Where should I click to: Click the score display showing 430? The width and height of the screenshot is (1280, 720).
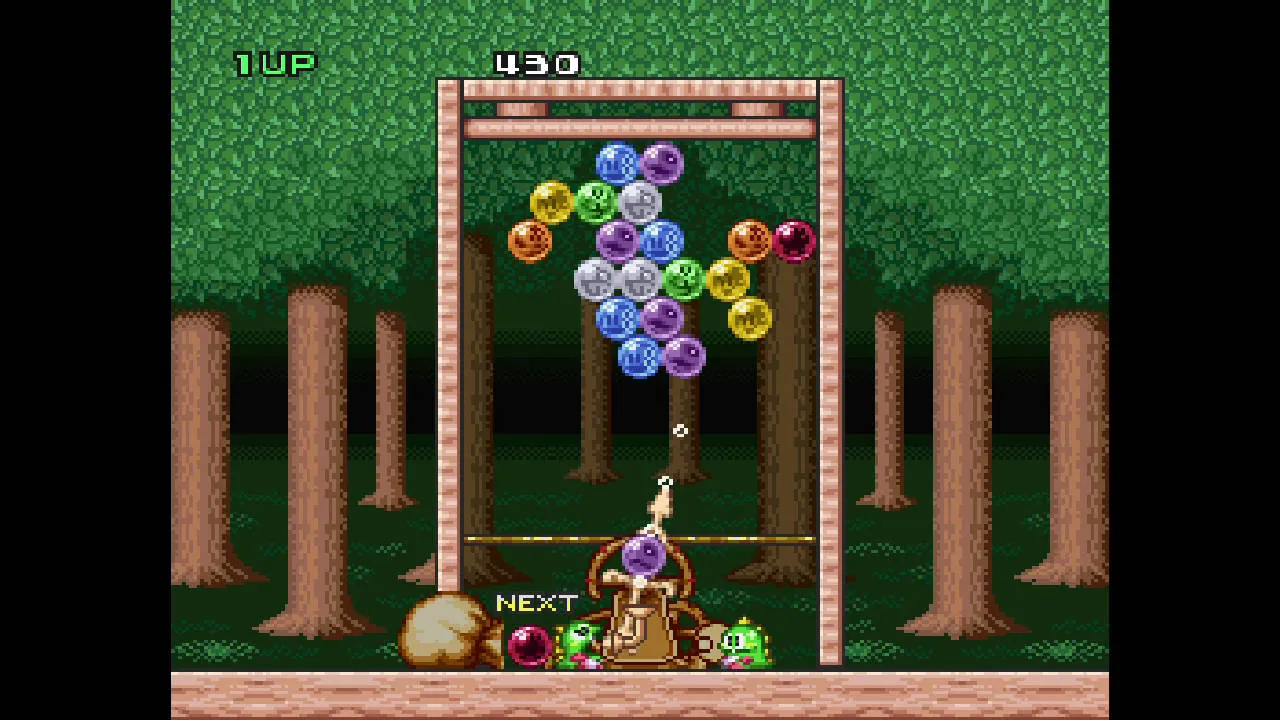coord(538,64)
